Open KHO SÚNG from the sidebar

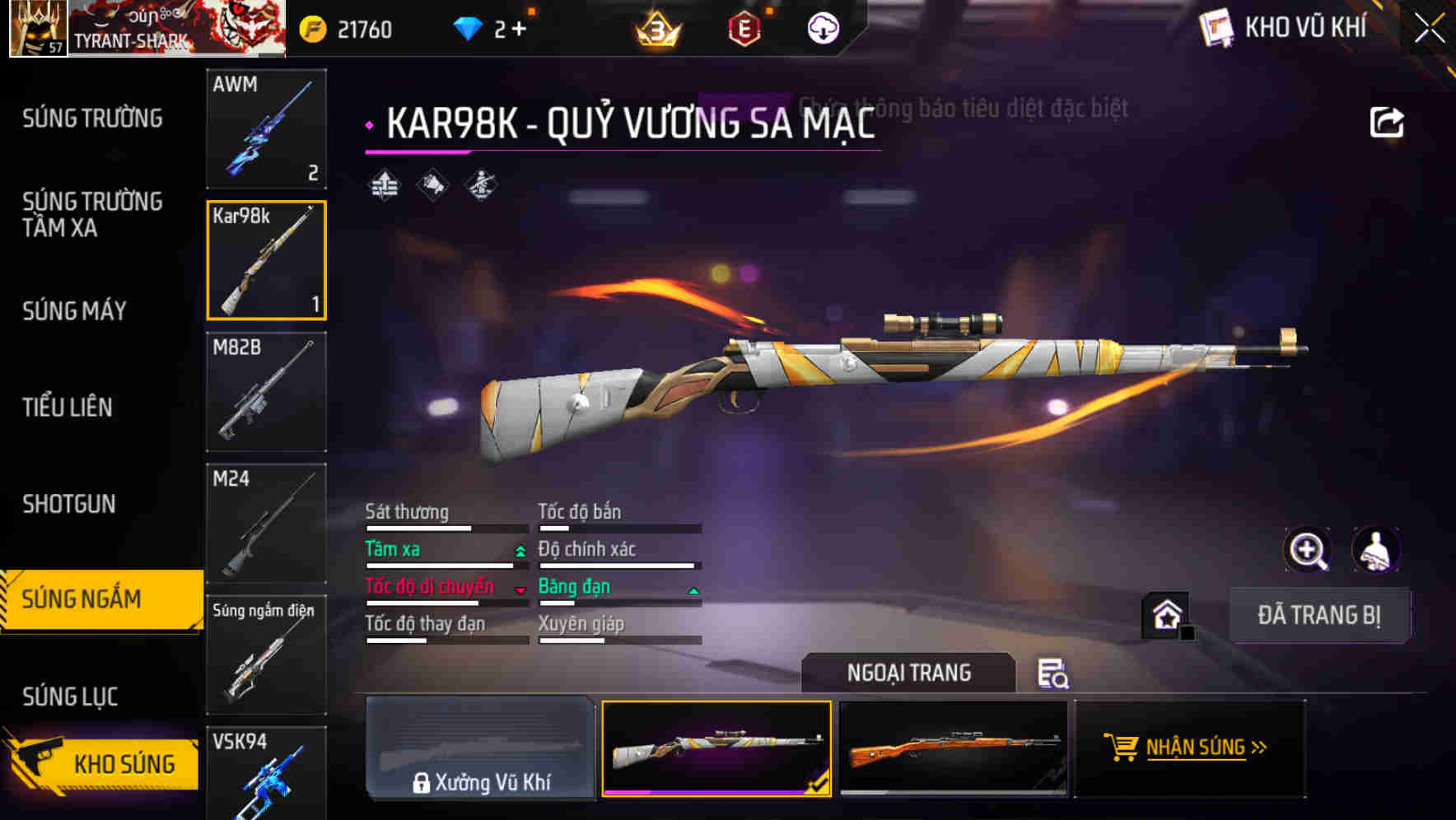click(122, 763)
